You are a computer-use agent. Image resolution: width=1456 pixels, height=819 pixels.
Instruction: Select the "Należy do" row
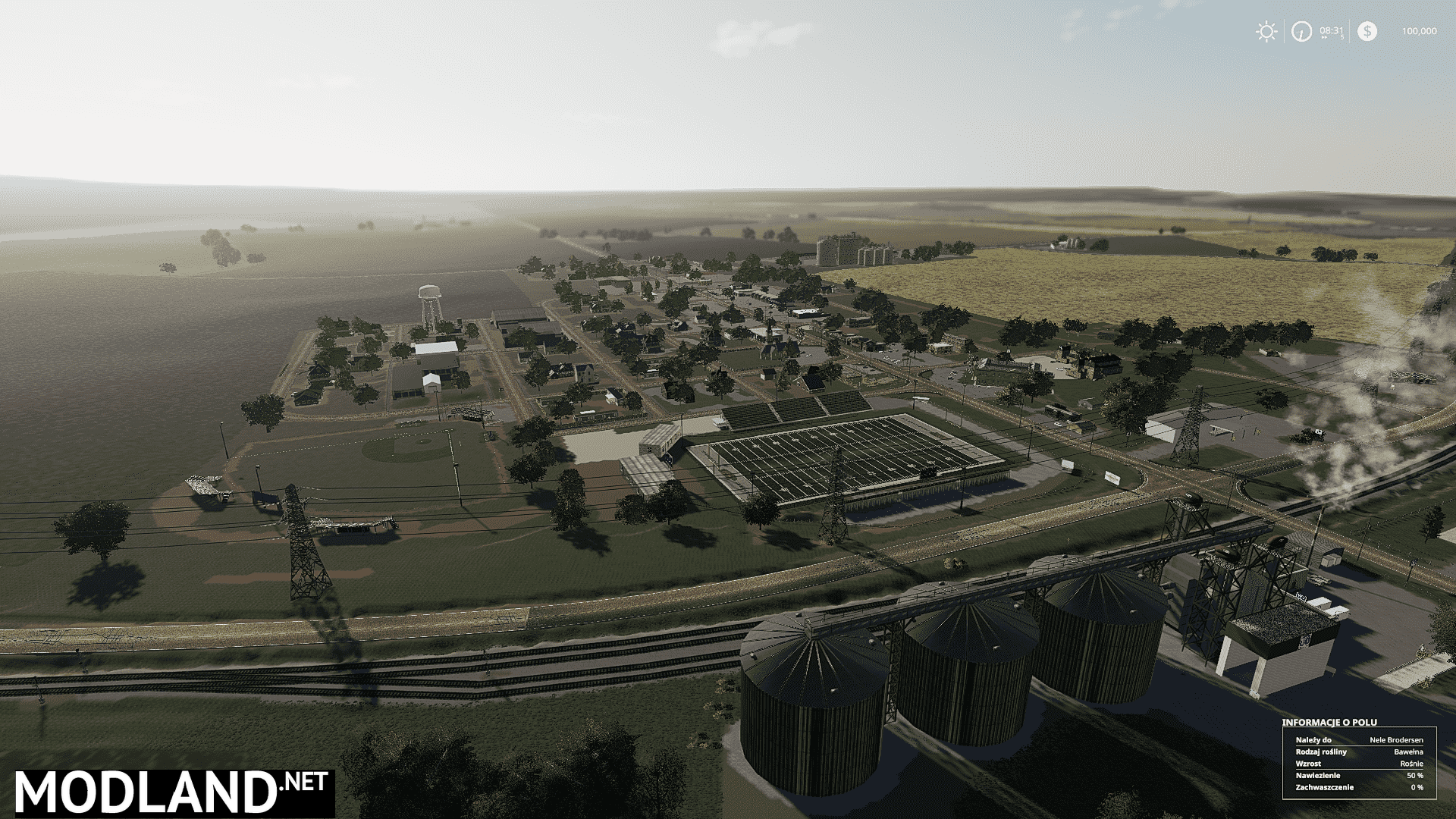(x=1313, y=740)
